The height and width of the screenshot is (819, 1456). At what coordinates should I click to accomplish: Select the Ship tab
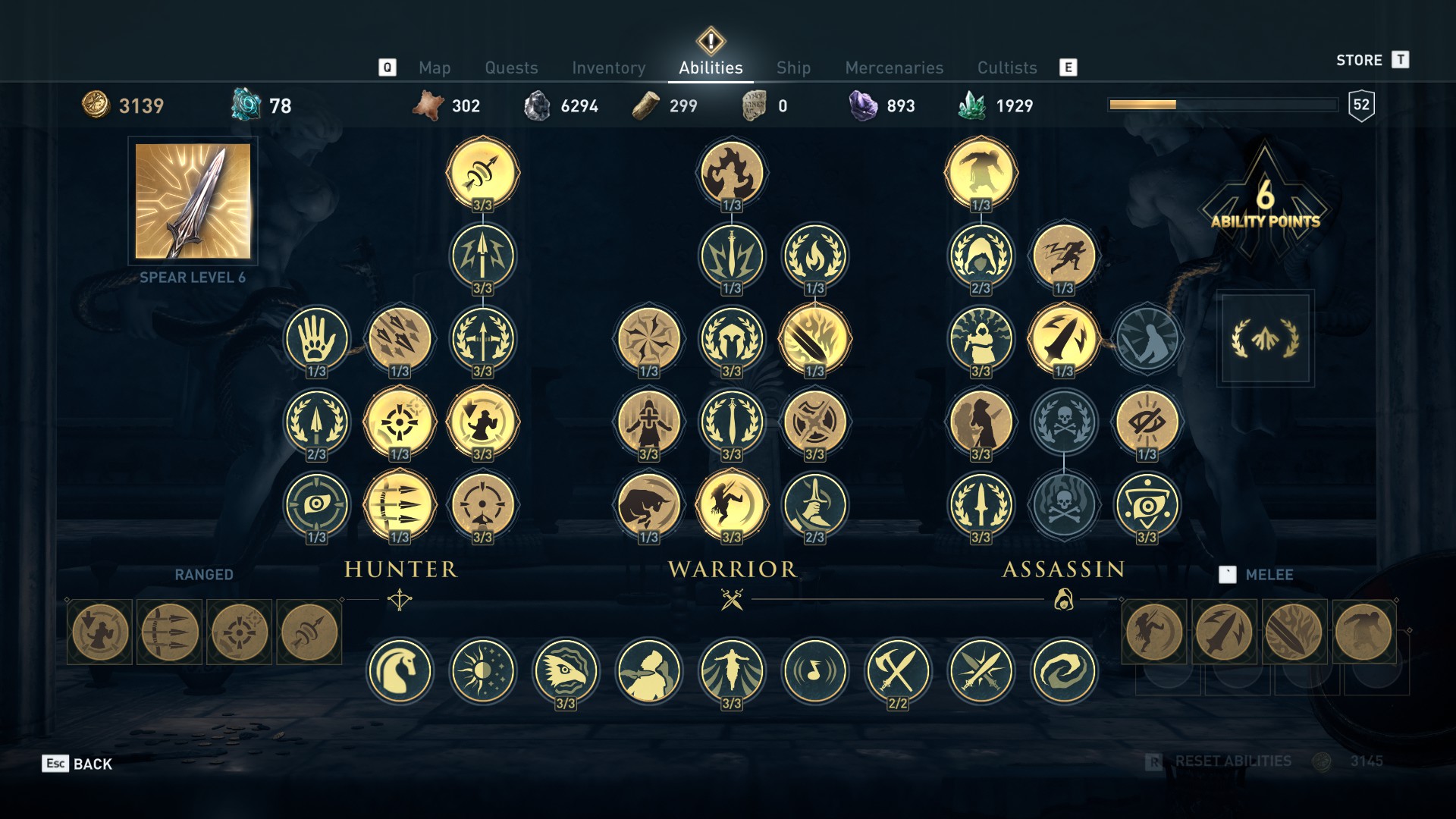pos(793,67)
